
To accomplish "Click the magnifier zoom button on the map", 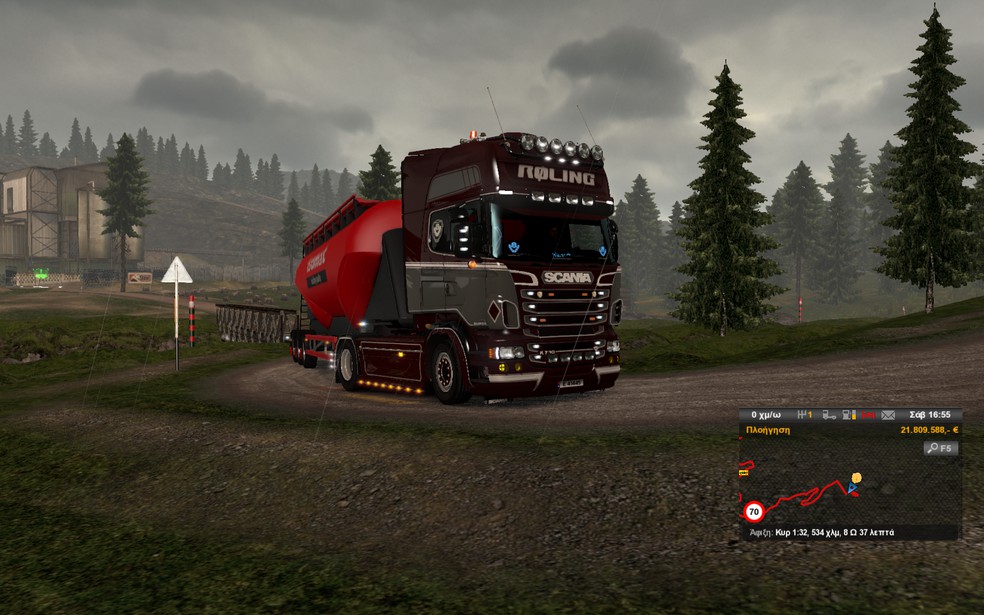I will click(940, 449).
